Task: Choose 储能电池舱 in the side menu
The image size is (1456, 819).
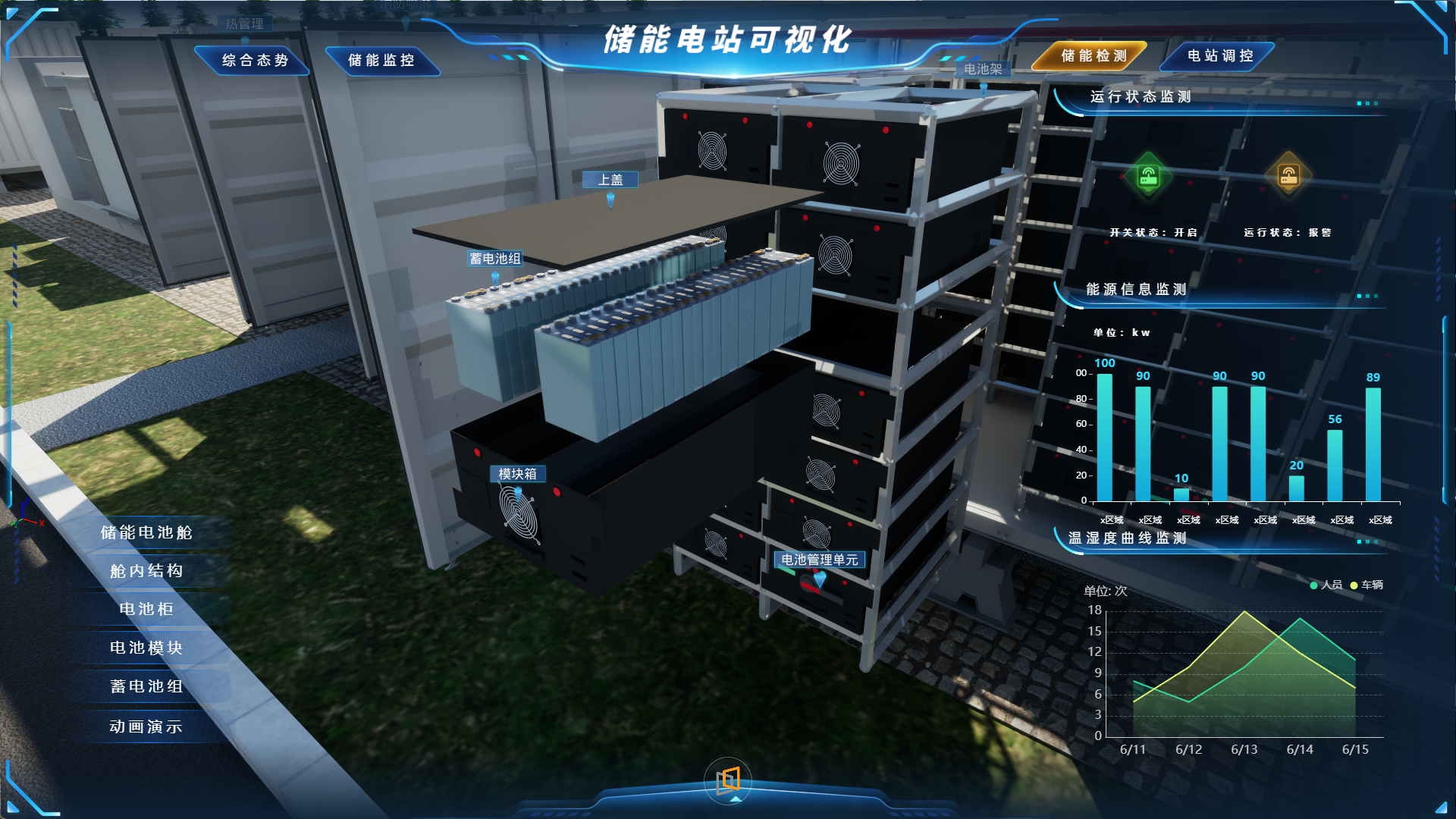Action: click(x=147, y=532)
